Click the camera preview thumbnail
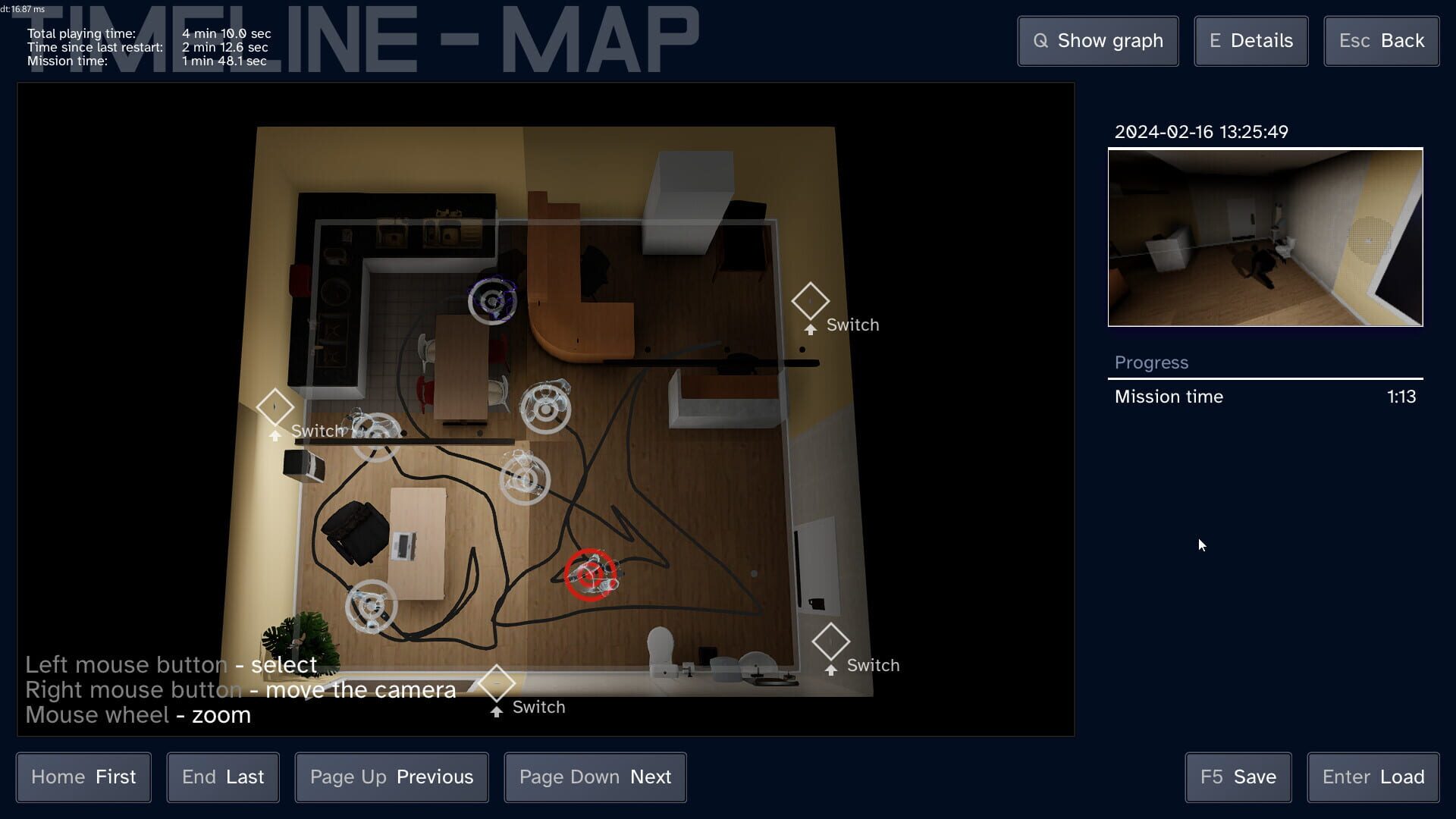This screenshot has width=1456, height=819. [1265, 237]
